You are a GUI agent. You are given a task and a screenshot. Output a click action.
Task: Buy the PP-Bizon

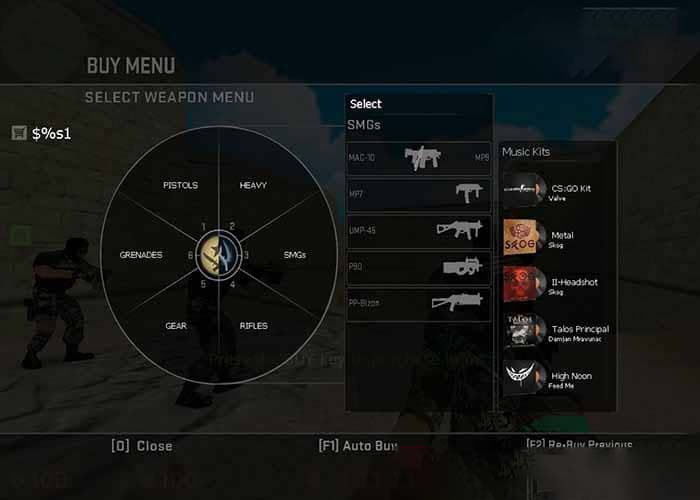pyautogui.click(x=419, y=302)
